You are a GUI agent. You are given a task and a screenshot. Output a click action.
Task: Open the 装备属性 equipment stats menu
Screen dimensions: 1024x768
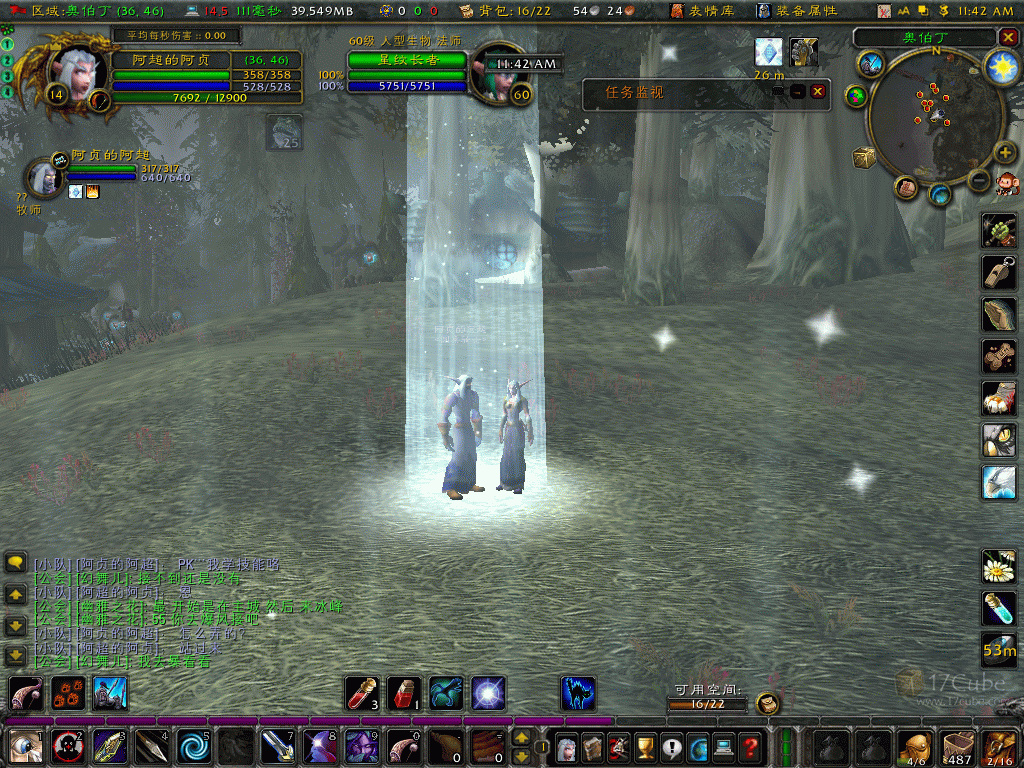click(x=795, y=11)
